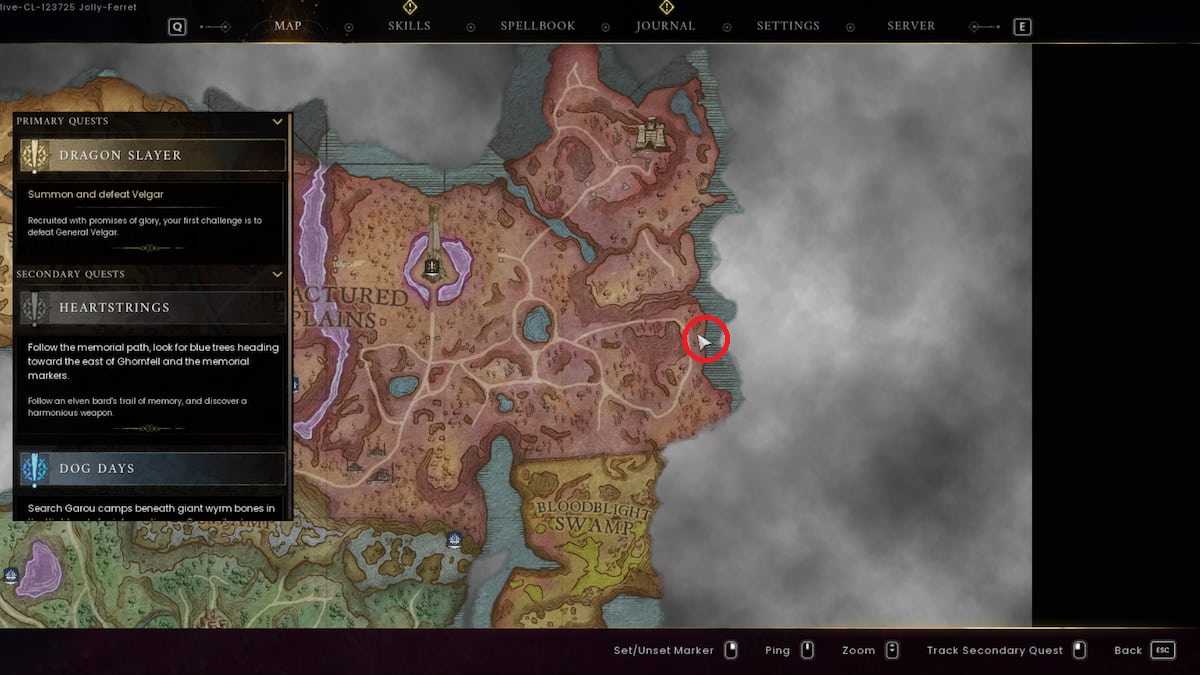The width and height of the screenshot is (1200, 675).
Task: Open the Skills tab
Action: pos(409,26)
